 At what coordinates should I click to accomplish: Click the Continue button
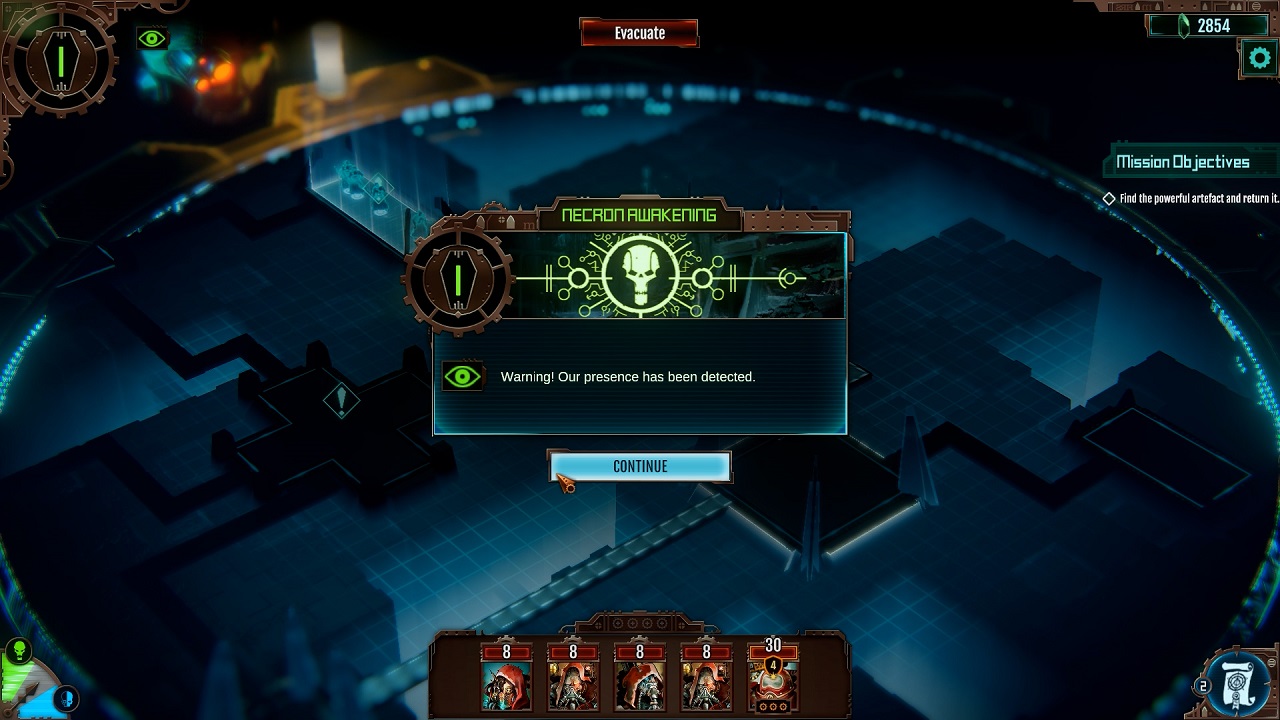pos(640,466)
